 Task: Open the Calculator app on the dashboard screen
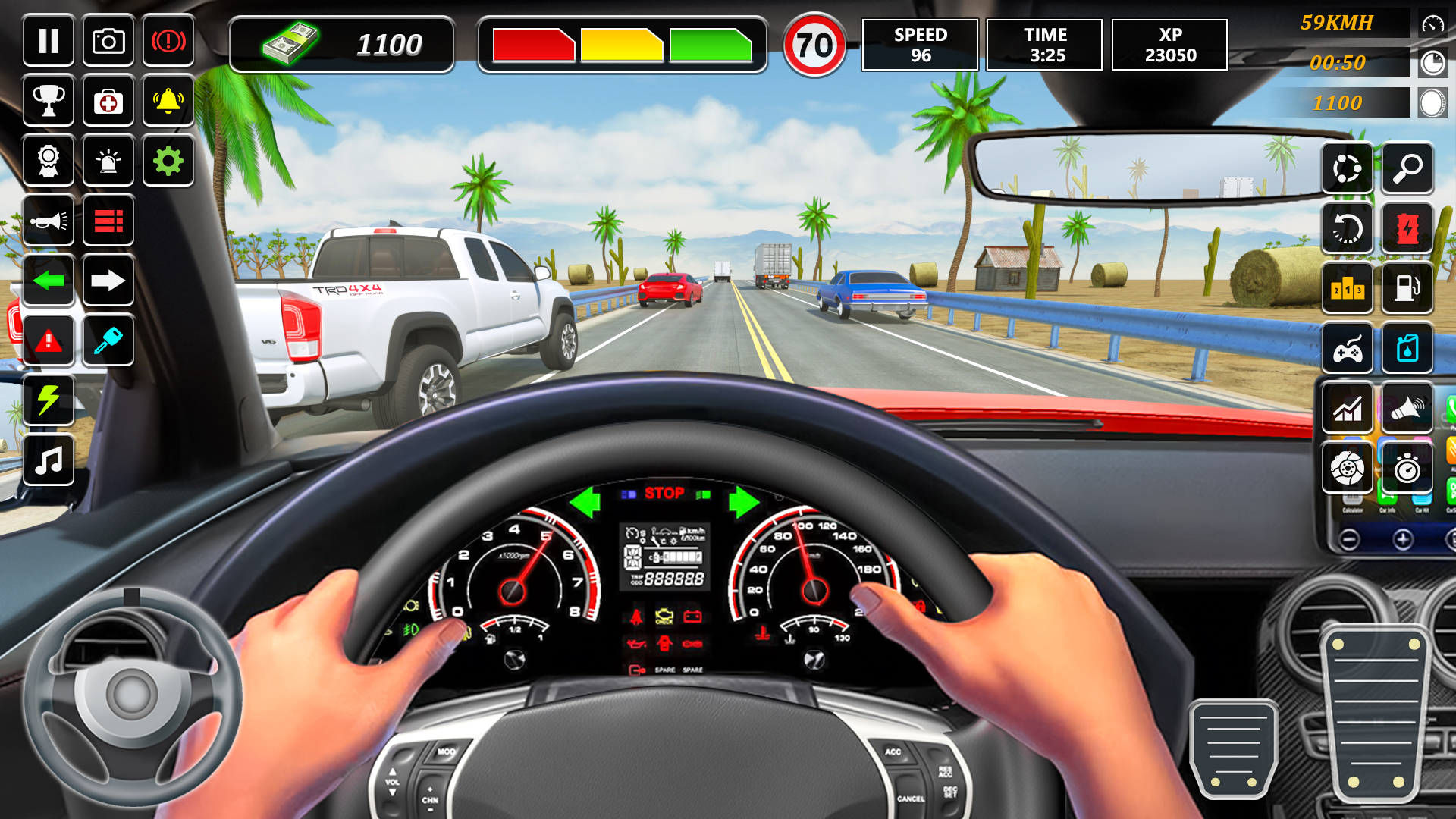1353,500
